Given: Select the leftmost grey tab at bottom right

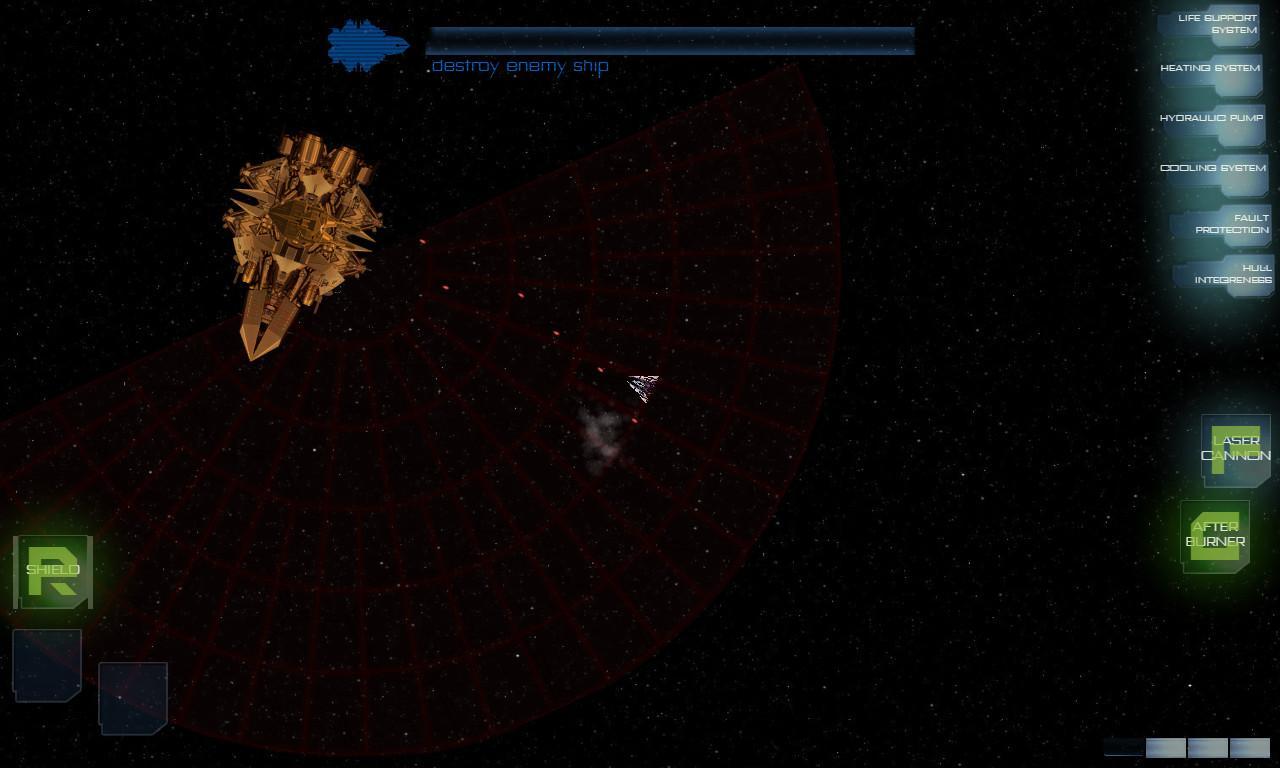Looking at the screenshot, I should [1165, 747].
